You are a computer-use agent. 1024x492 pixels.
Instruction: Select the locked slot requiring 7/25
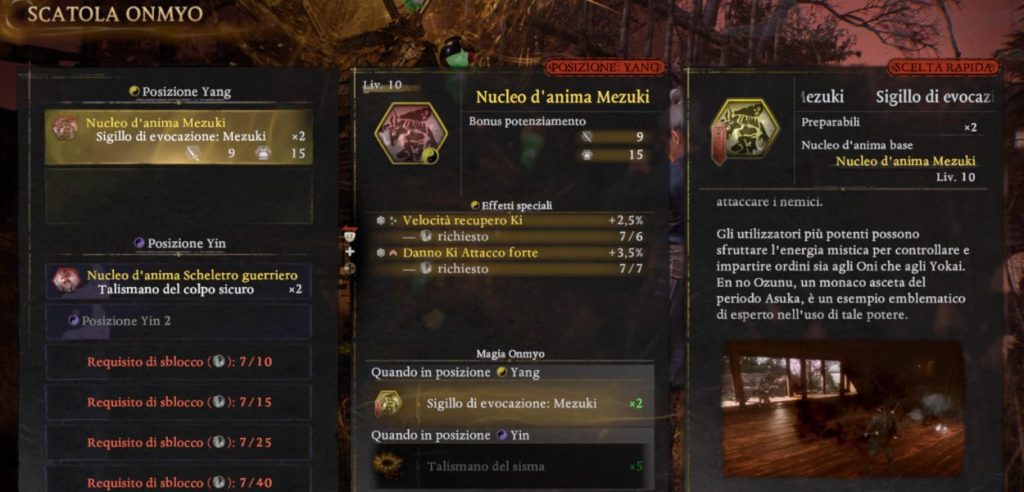pyautogui.click(x=179, y=442)
